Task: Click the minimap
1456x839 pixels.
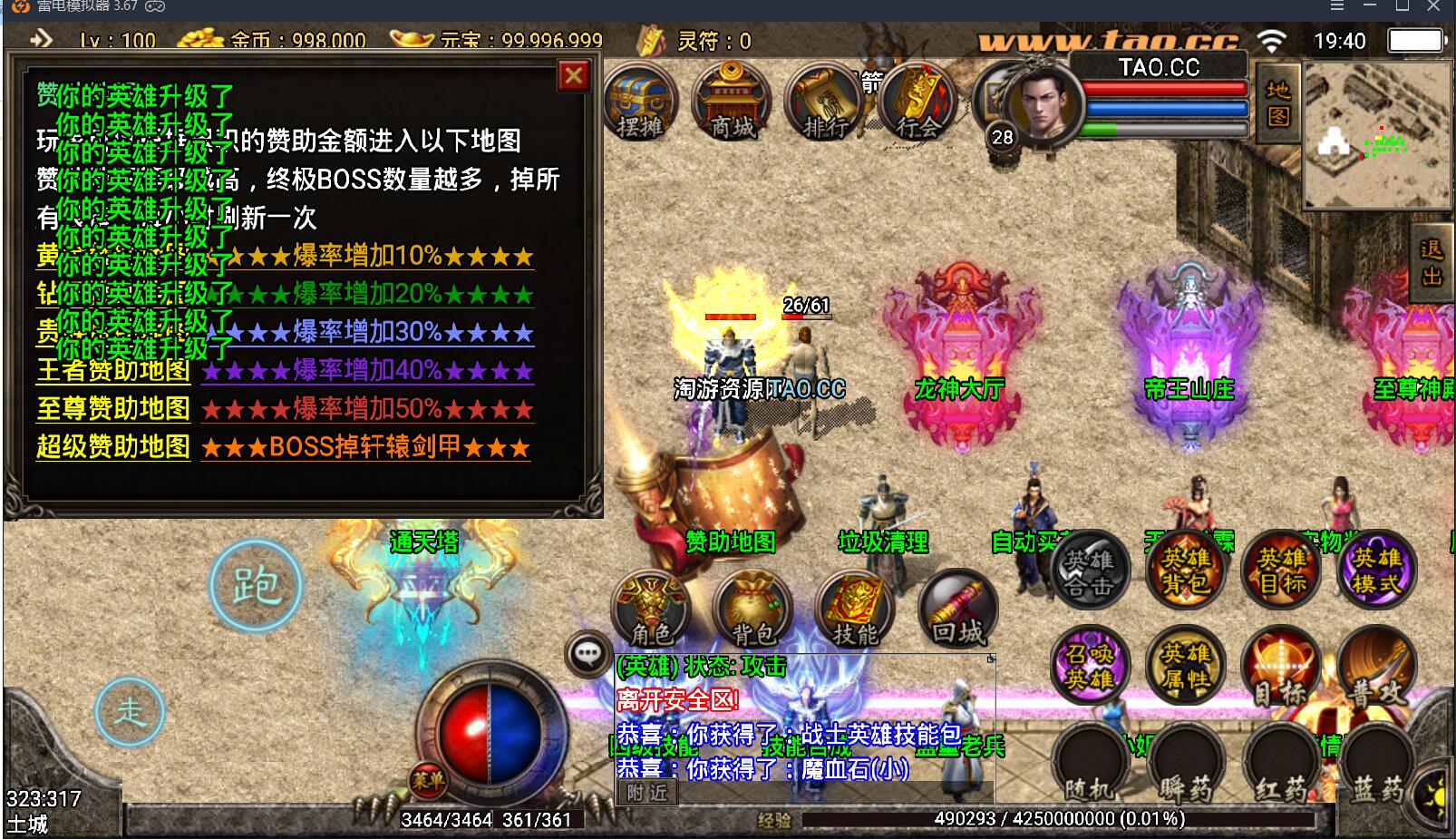Action: click(x=1376, y=136)
